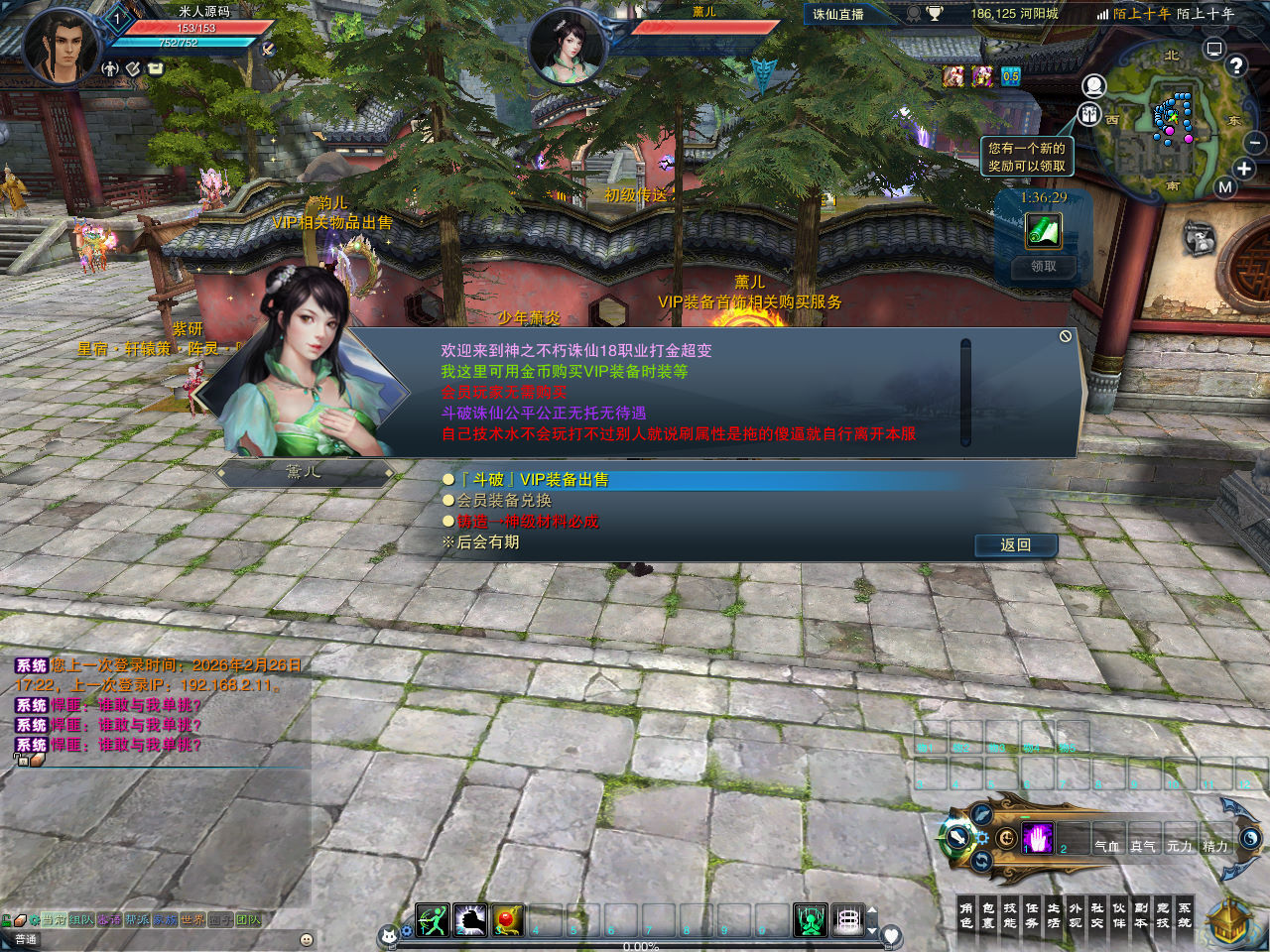Open the 系统 system menu
Screen dimensions: 1270x952
[1185, 915]
